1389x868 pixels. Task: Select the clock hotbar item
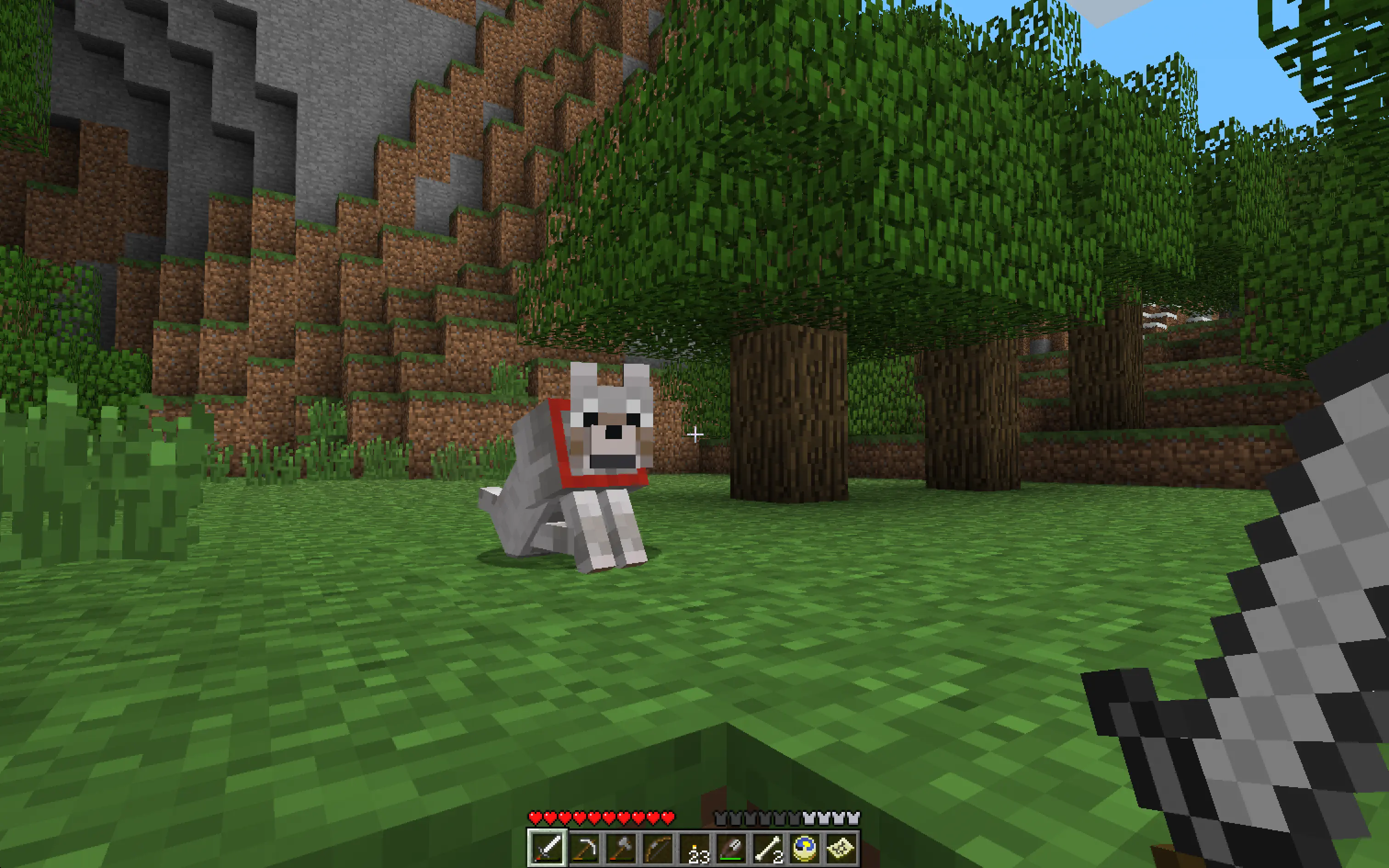click(804, 849)
